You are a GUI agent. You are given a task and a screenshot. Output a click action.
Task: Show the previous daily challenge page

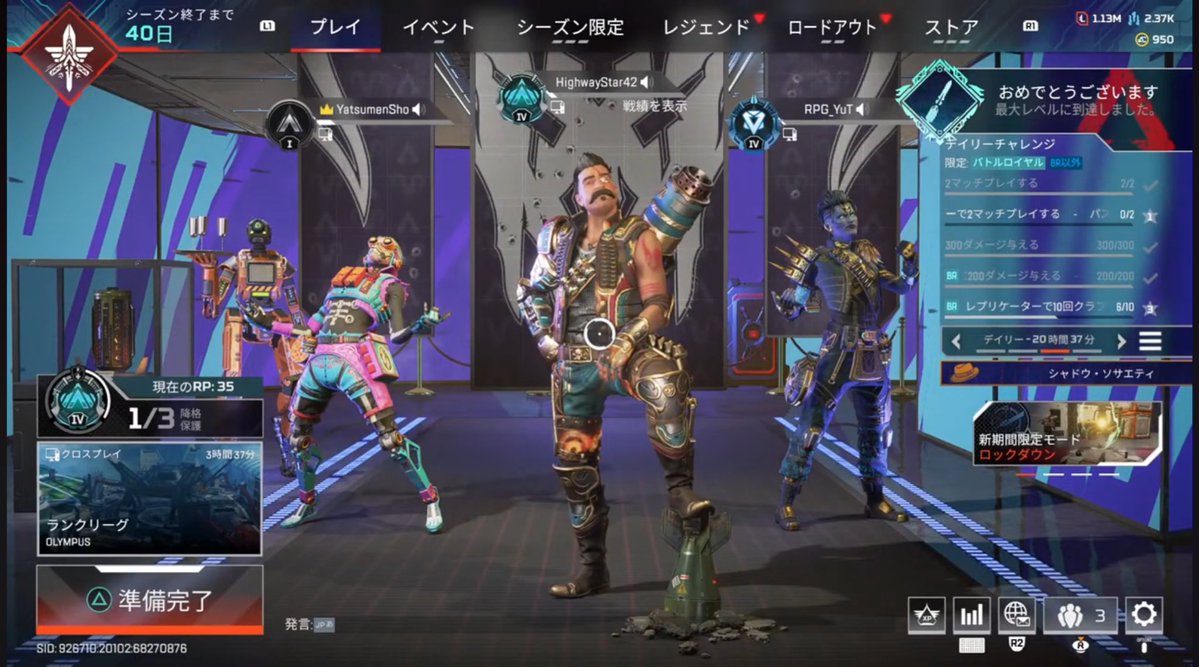click(x=956, y=341)
